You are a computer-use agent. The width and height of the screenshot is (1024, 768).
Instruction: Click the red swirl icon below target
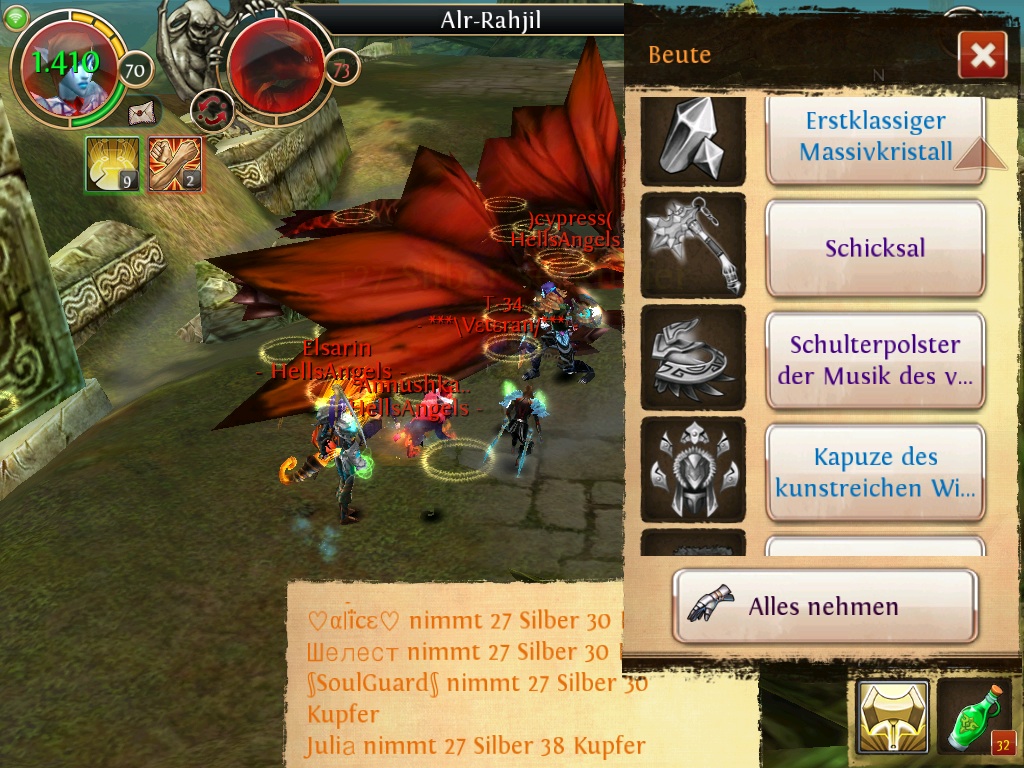click(211, 110)
